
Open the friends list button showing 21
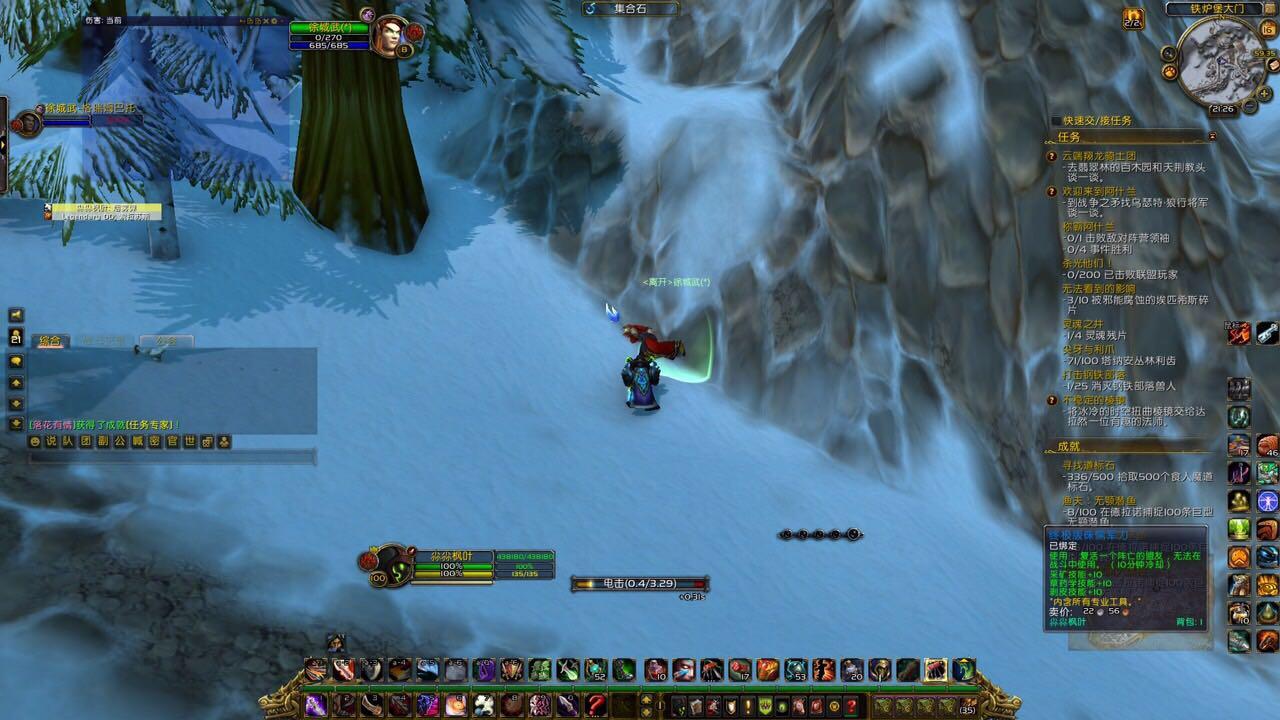pos(16,338)
